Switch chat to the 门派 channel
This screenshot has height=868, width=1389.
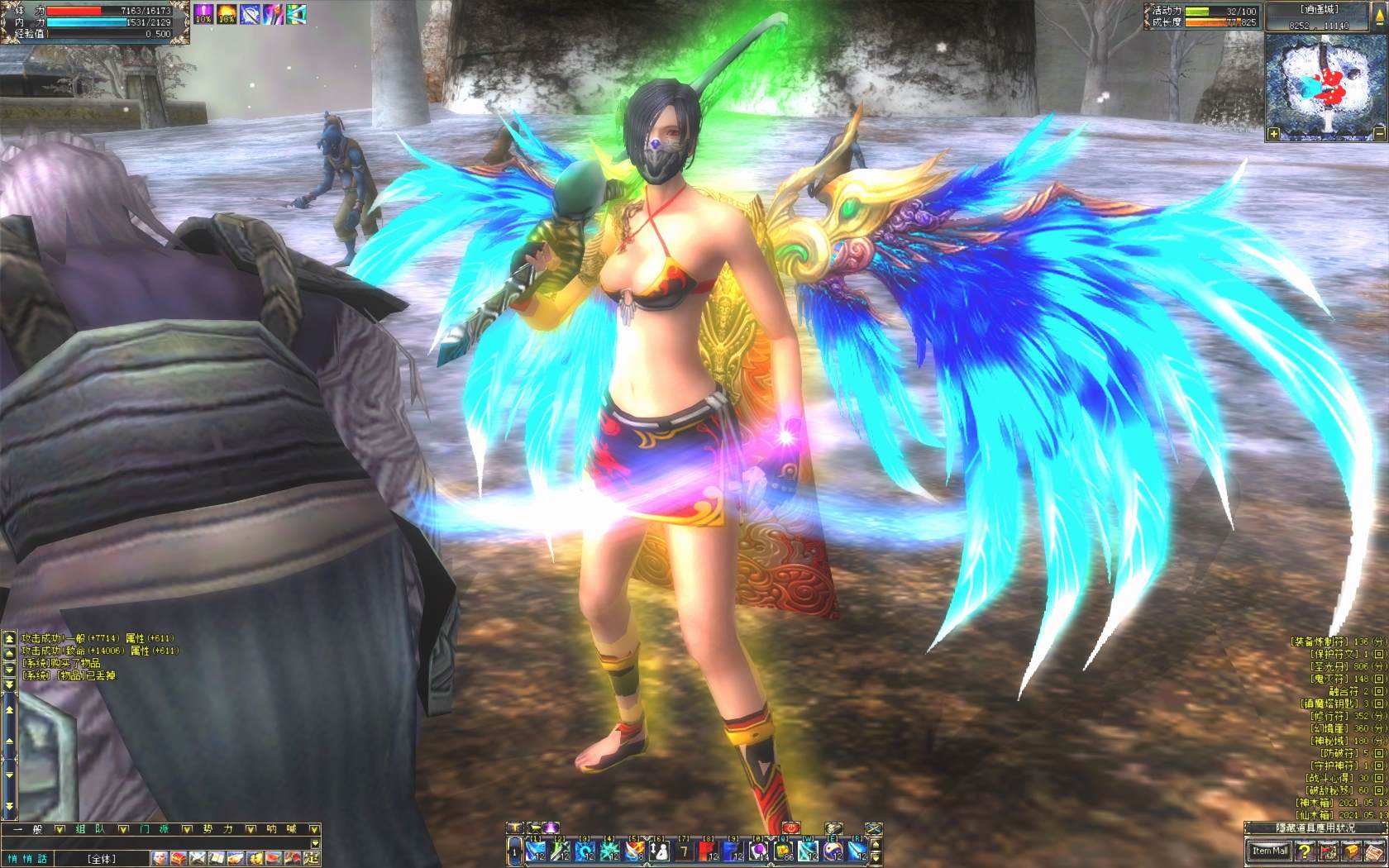(x=154, y=829)
